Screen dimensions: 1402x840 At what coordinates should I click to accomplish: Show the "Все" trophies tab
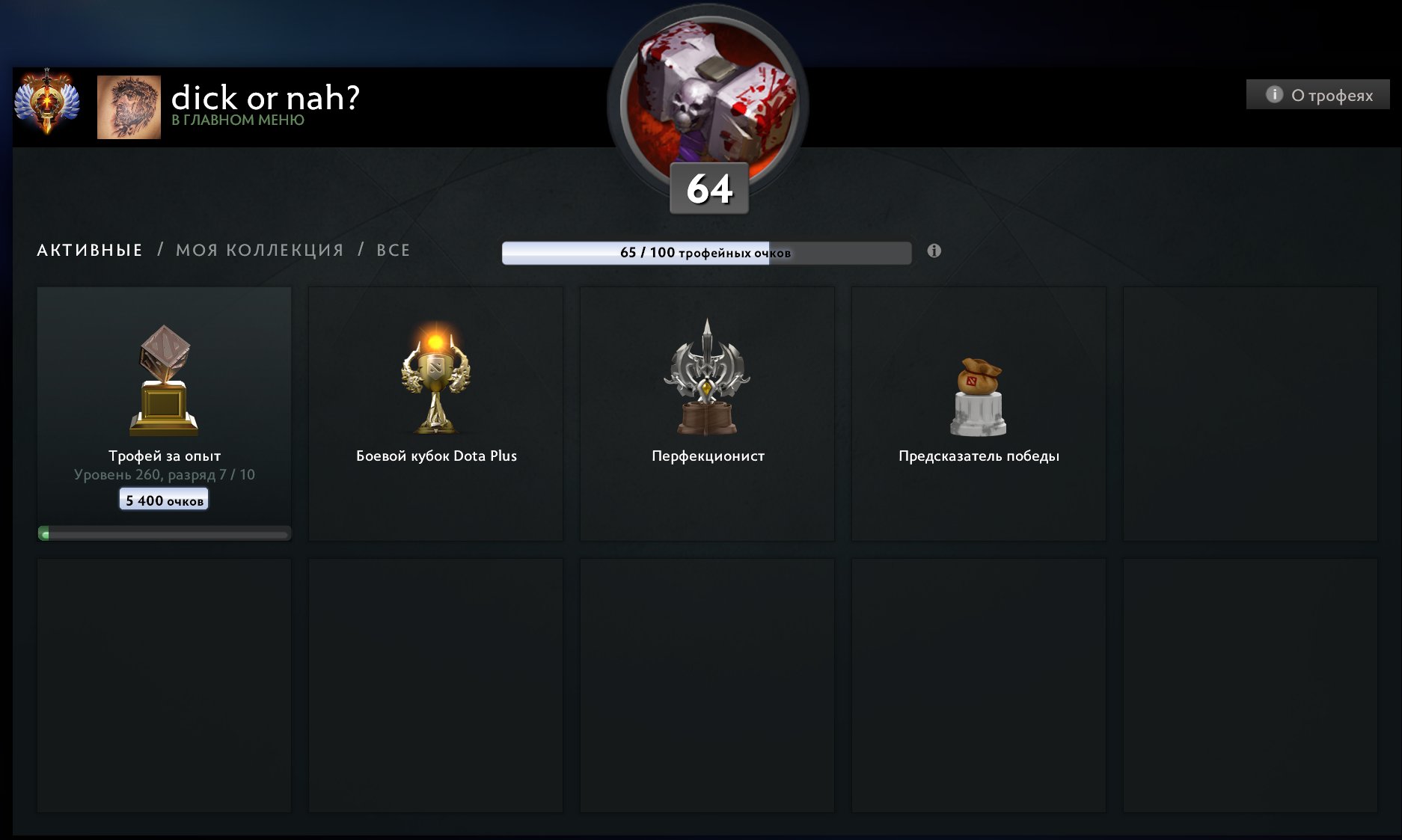394,250
